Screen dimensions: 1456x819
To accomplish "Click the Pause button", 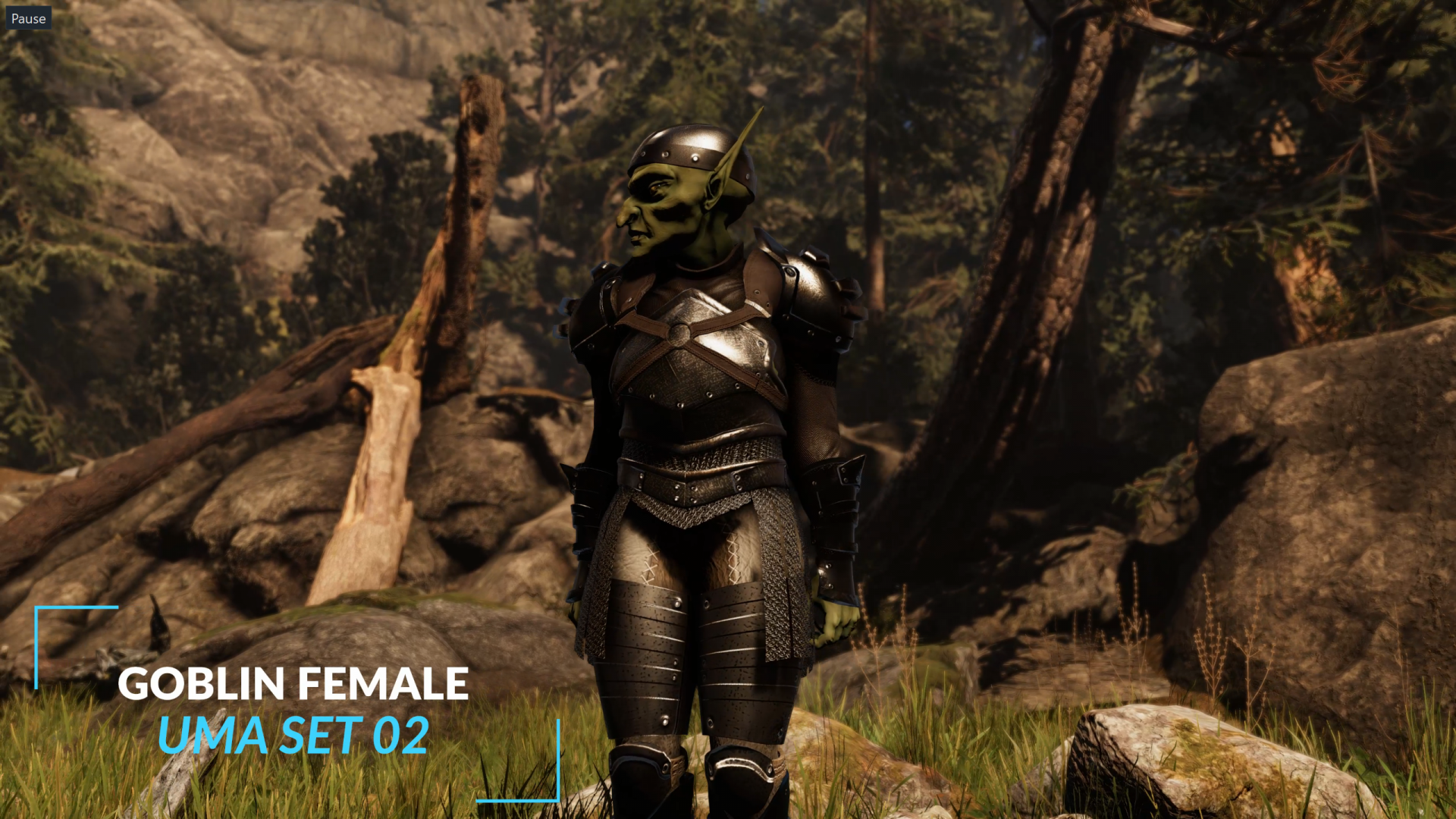I will pos(28,18).
